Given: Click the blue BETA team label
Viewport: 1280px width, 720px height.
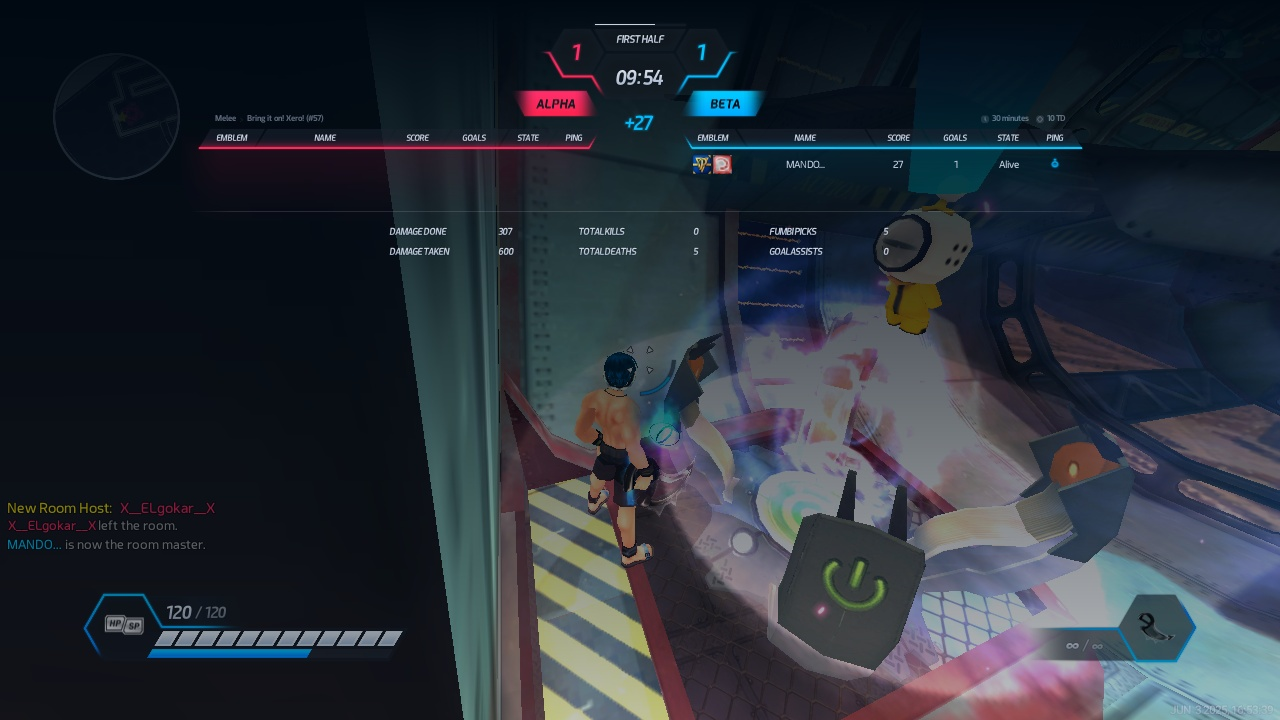Looking at the screenshot, I should coord(725,104).
